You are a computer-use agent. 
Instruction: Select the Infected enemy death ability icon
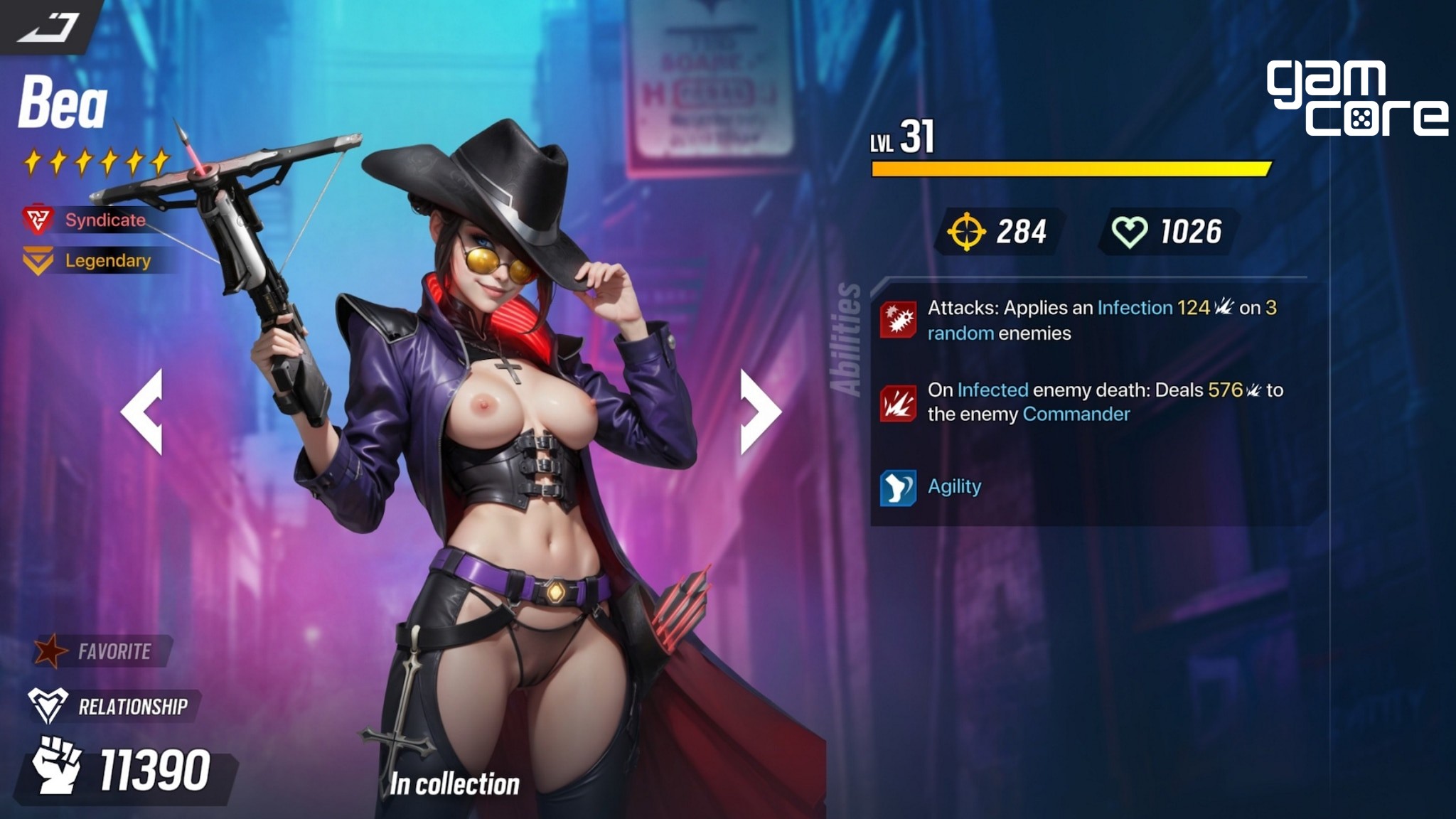click(x=898, y=402)
